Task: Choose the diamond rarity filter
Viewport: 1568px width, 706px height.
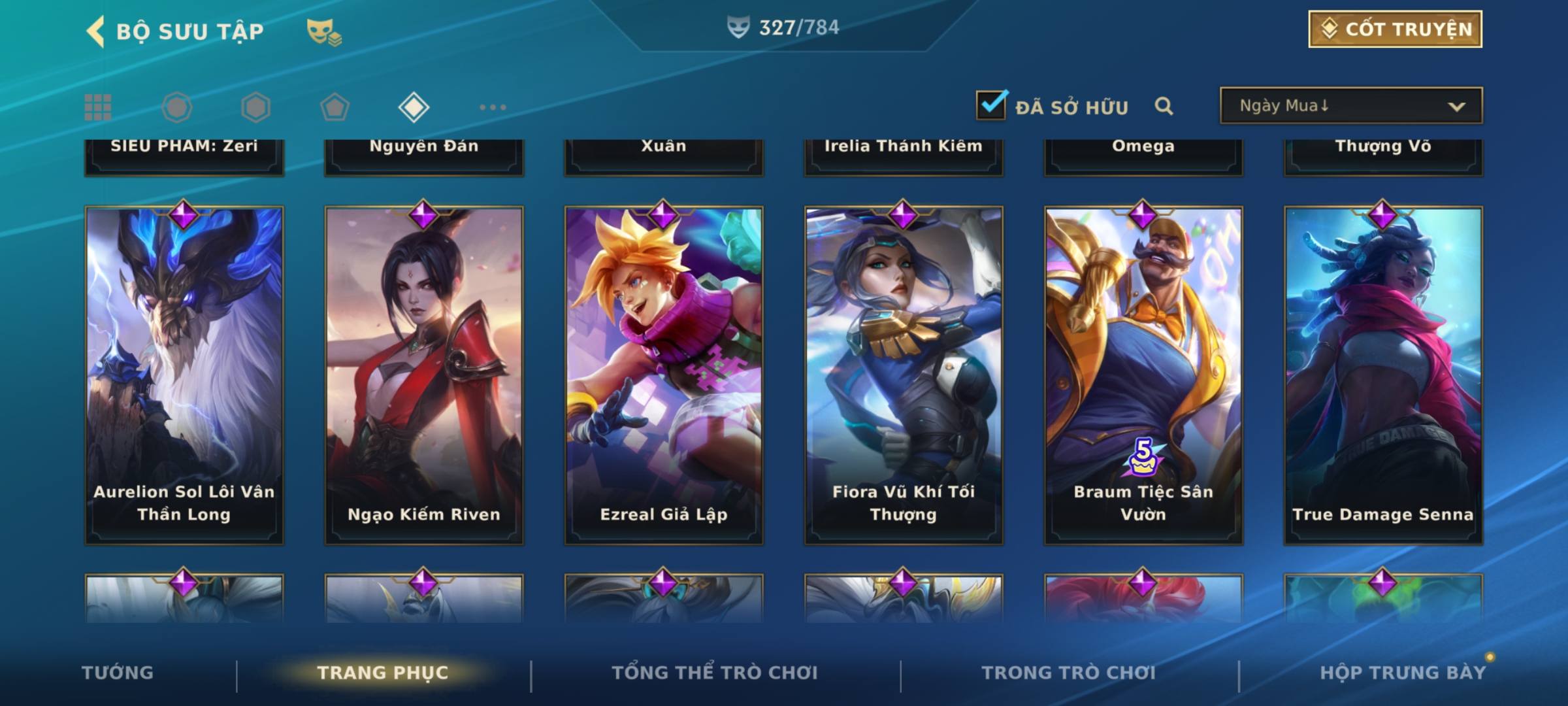Action: point(414,107)
